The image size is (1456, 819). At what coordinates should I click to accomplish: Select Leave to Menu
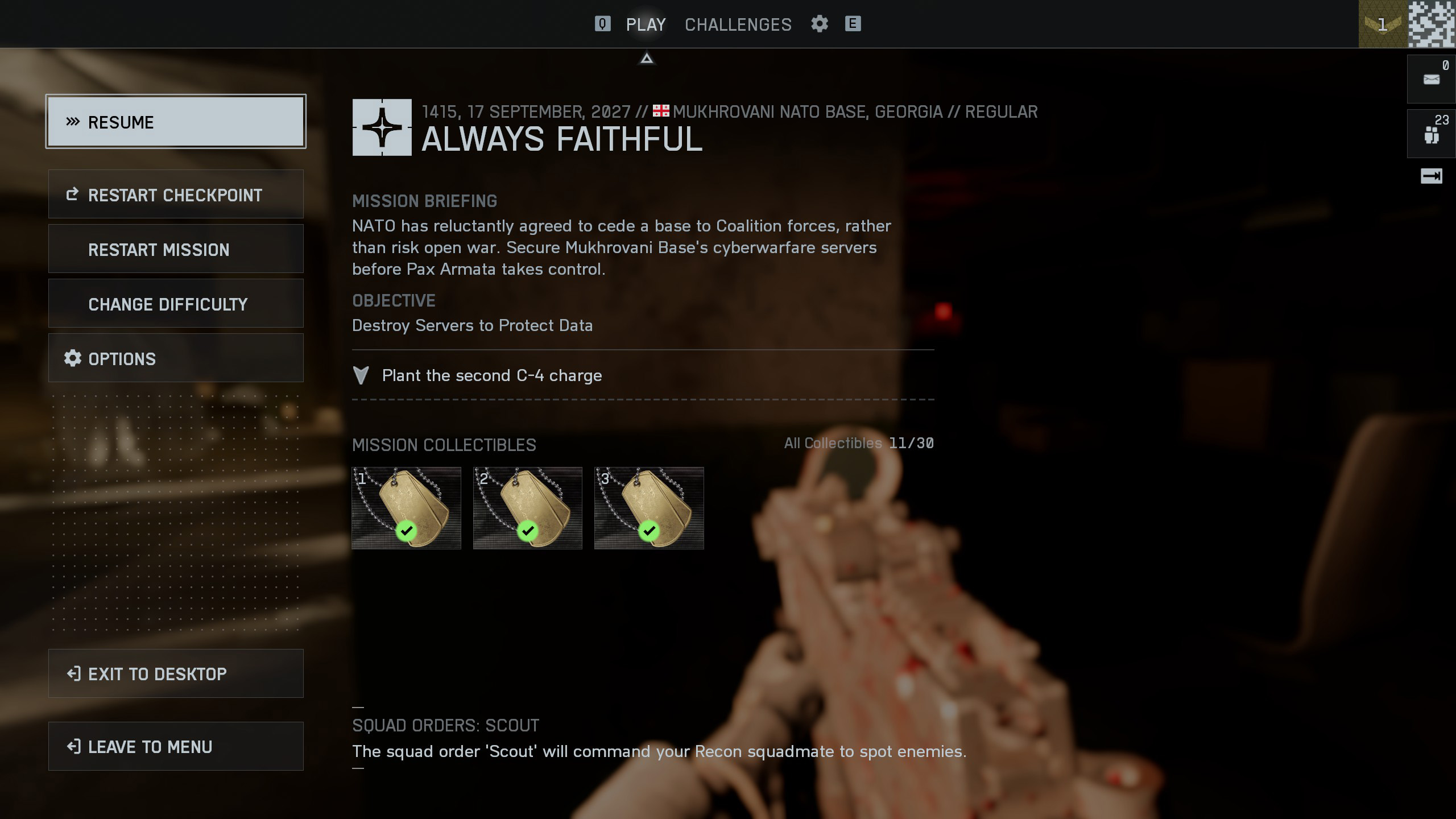(176, 746)
